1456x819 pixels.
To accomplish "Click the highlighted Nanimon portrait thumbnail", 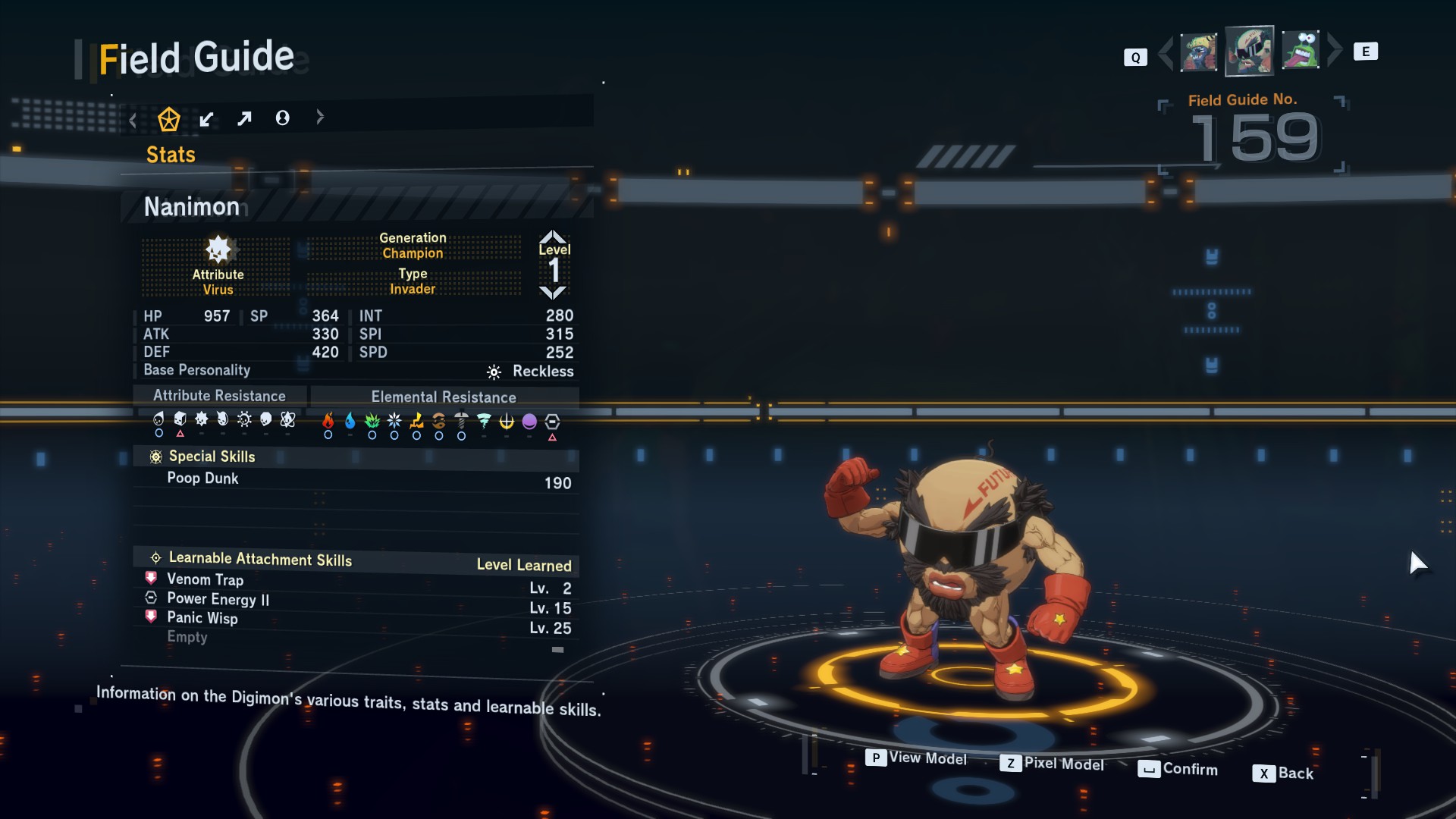I will (x=1249, y=51).
